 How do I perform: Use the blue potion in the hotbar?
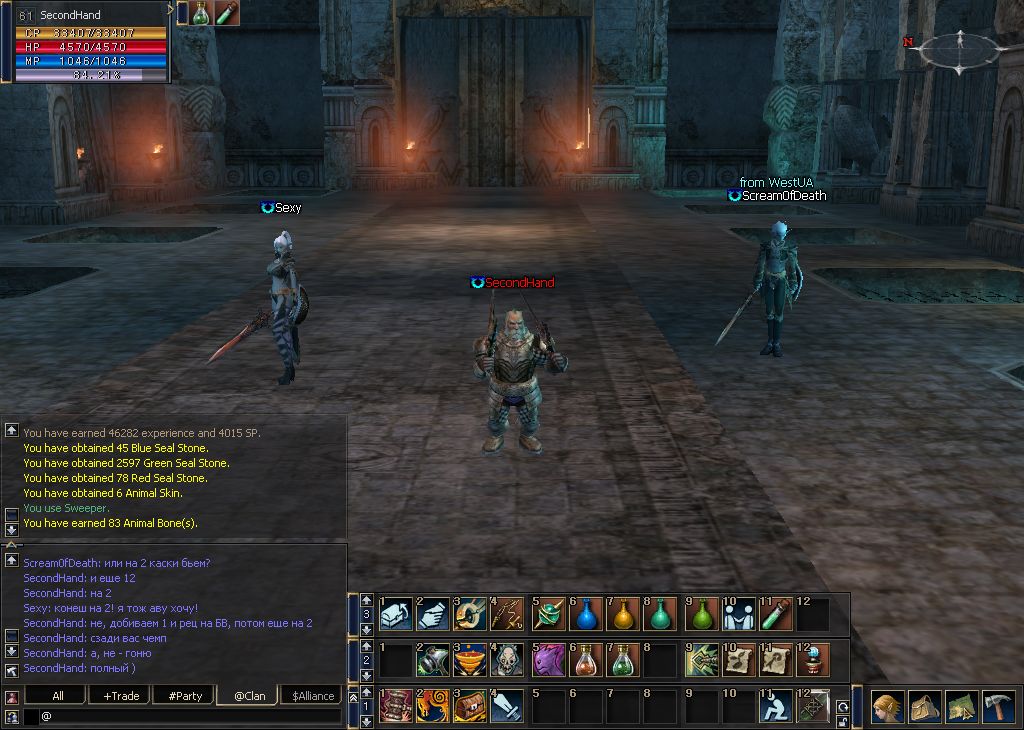[x=586, y=614]
